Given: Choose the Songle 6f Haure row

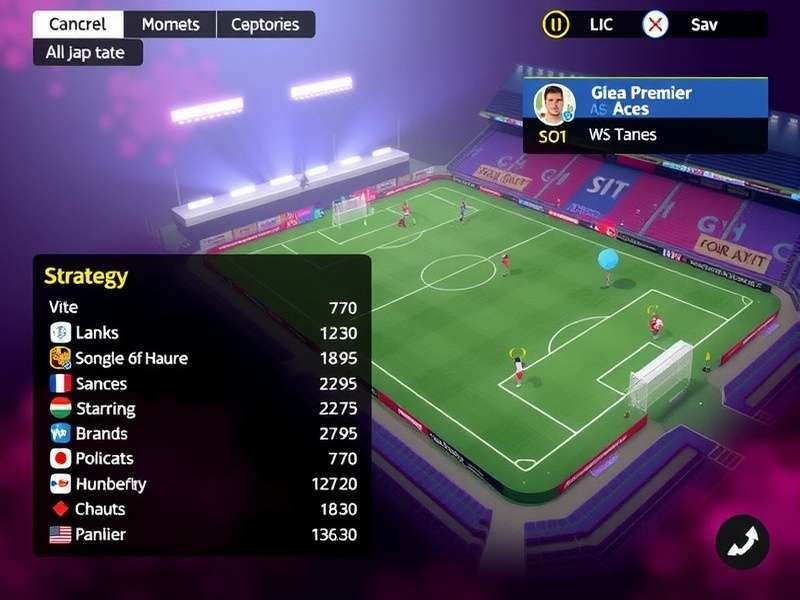Looking at the screenshot, I should (202, 358).
